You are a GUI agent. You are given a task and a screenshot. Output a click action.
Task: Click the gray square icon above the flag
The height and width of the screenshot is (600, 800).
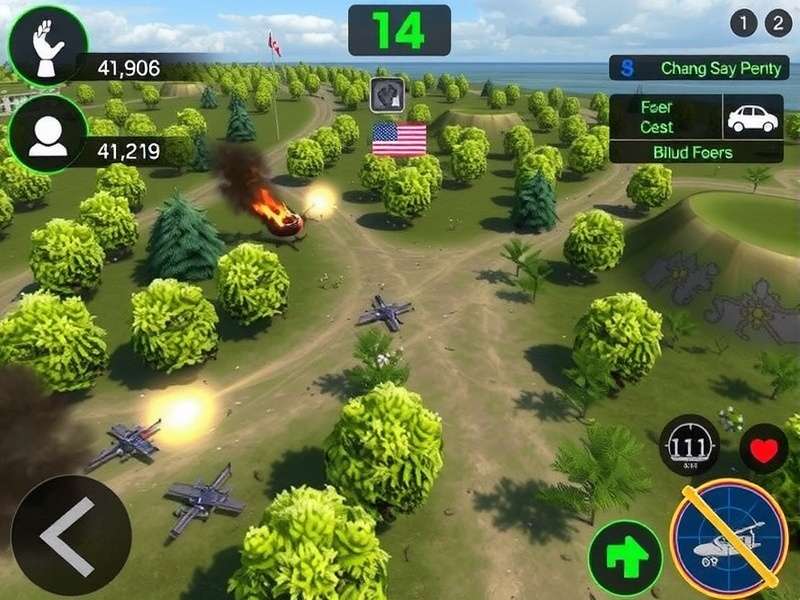(388, 95)
